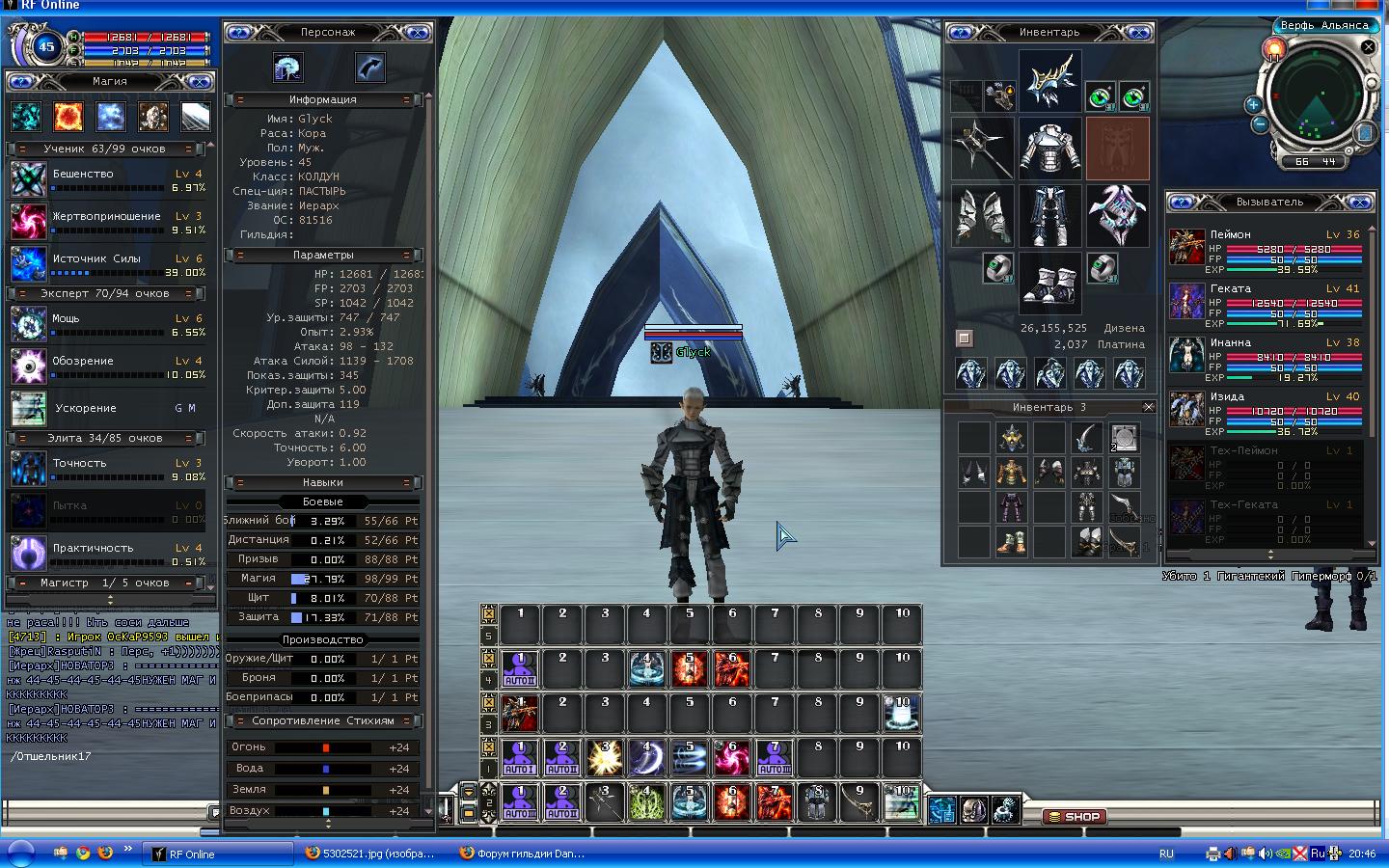
Task: Open the Форум гильдии taskbar window
Action: [x=521, y=854]
